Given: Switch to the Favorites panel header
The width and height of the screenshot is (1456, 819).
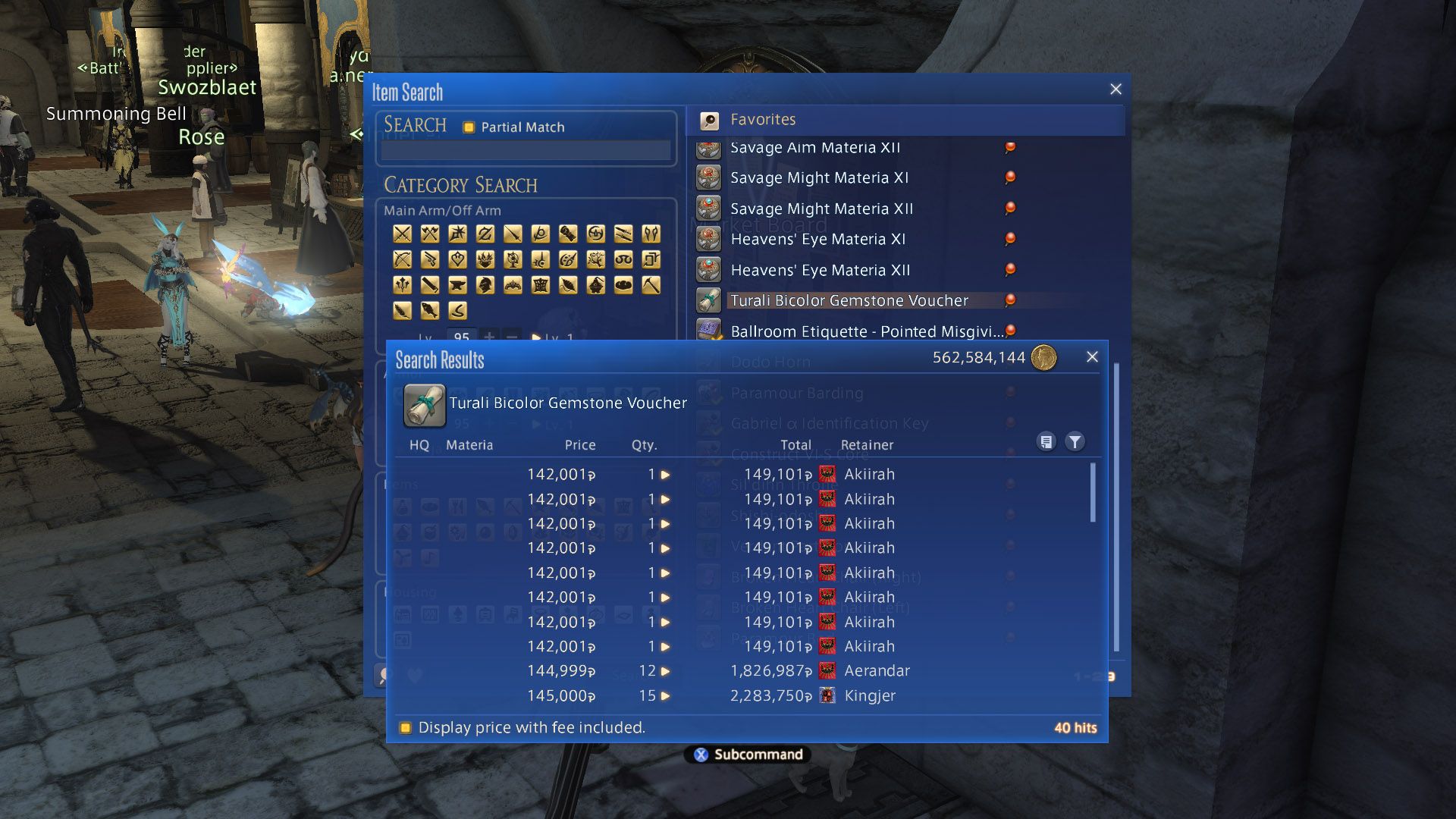Looking at the screenshot, I should [x=761, y=119].
